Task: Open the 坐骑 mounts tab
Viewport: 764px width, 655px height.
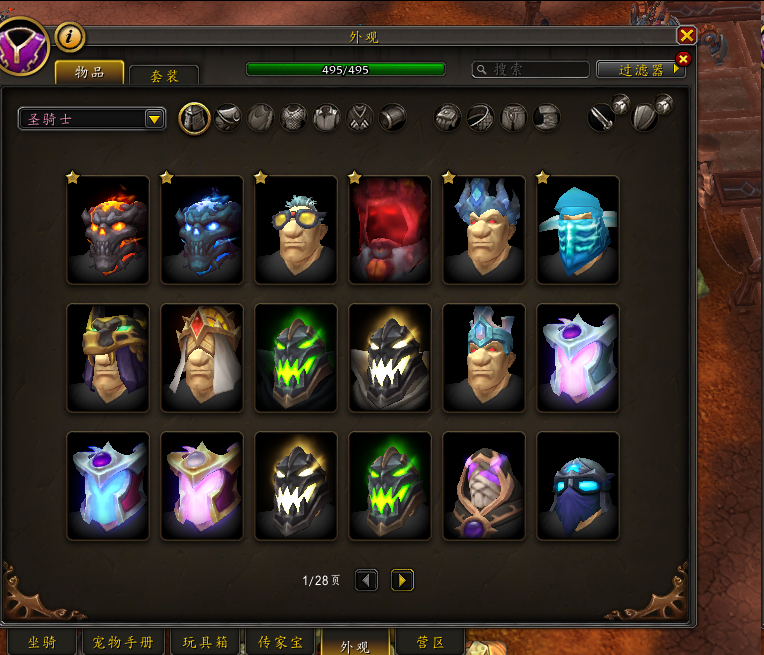Action: [40, 642]
